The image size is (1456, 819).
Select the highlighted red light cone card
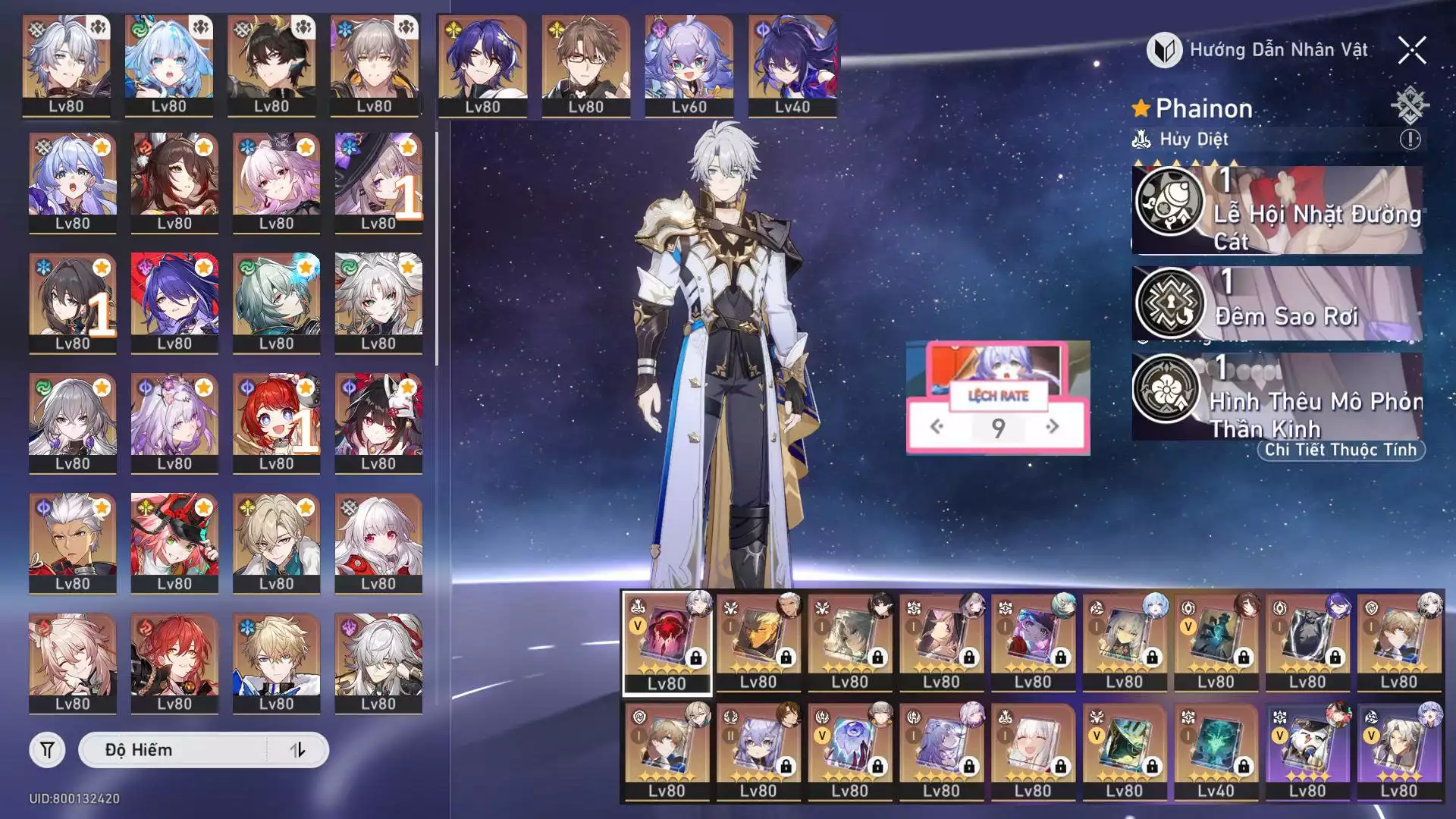click(x=667, y=642)
